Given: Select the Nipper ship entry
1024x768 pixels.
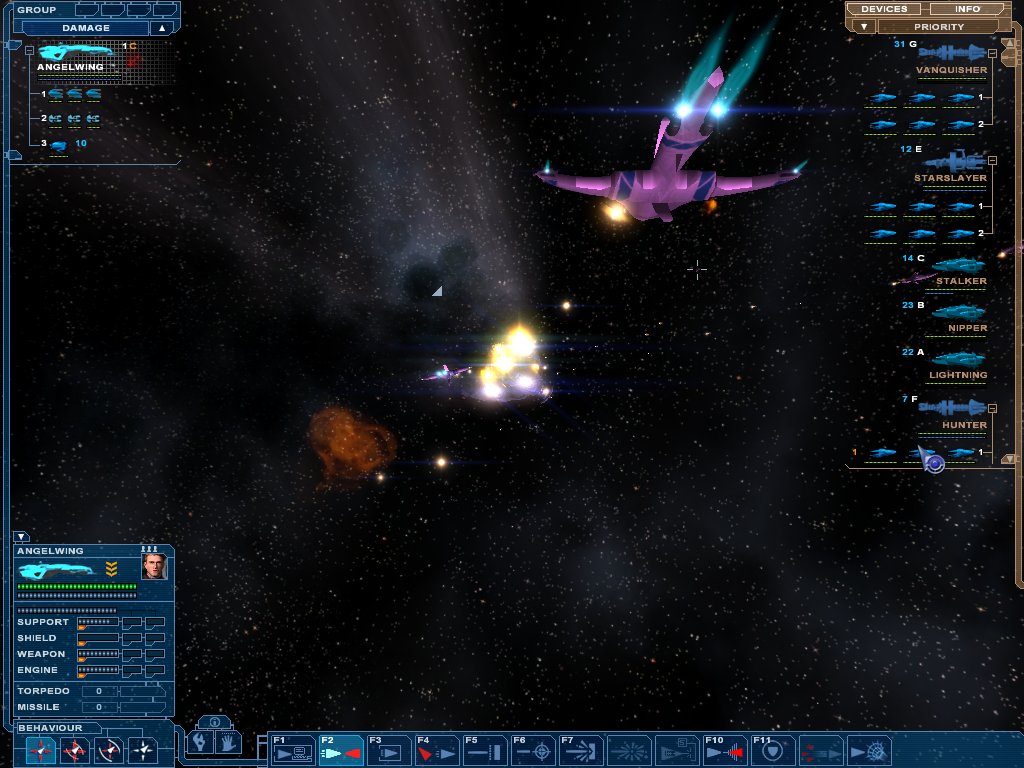Looking at the screenshot, I should [958, 313].
